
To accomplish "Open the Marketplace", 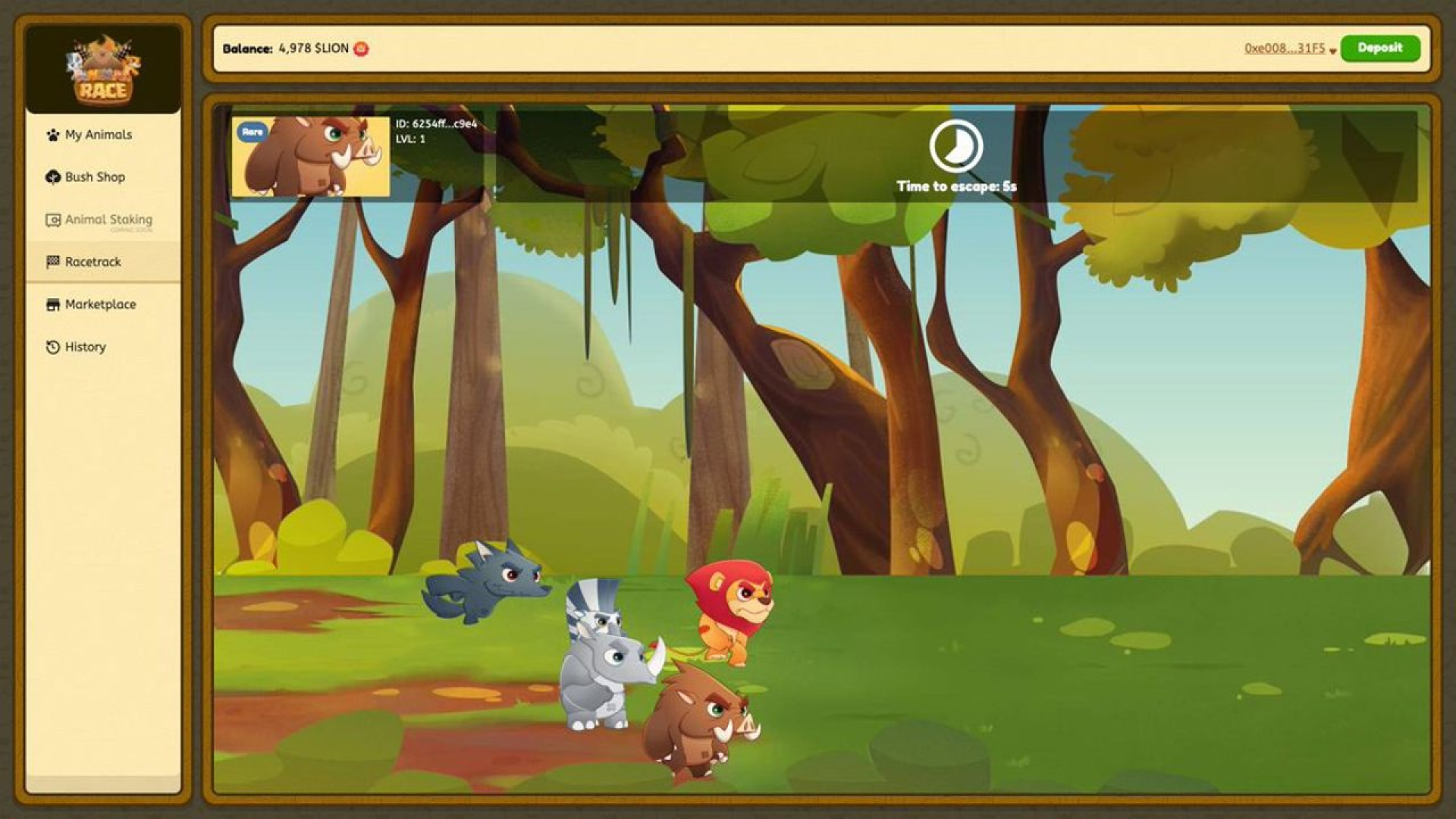I will pyautogui.click(x=100, y=305).
